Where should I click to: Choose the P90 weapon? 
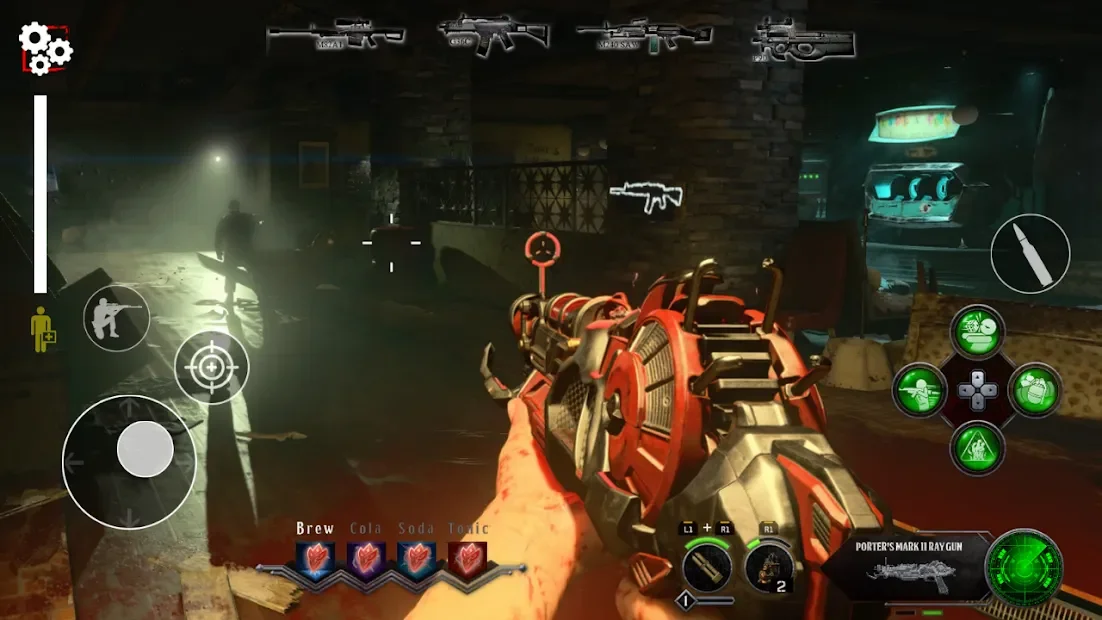tap(802, 40)
